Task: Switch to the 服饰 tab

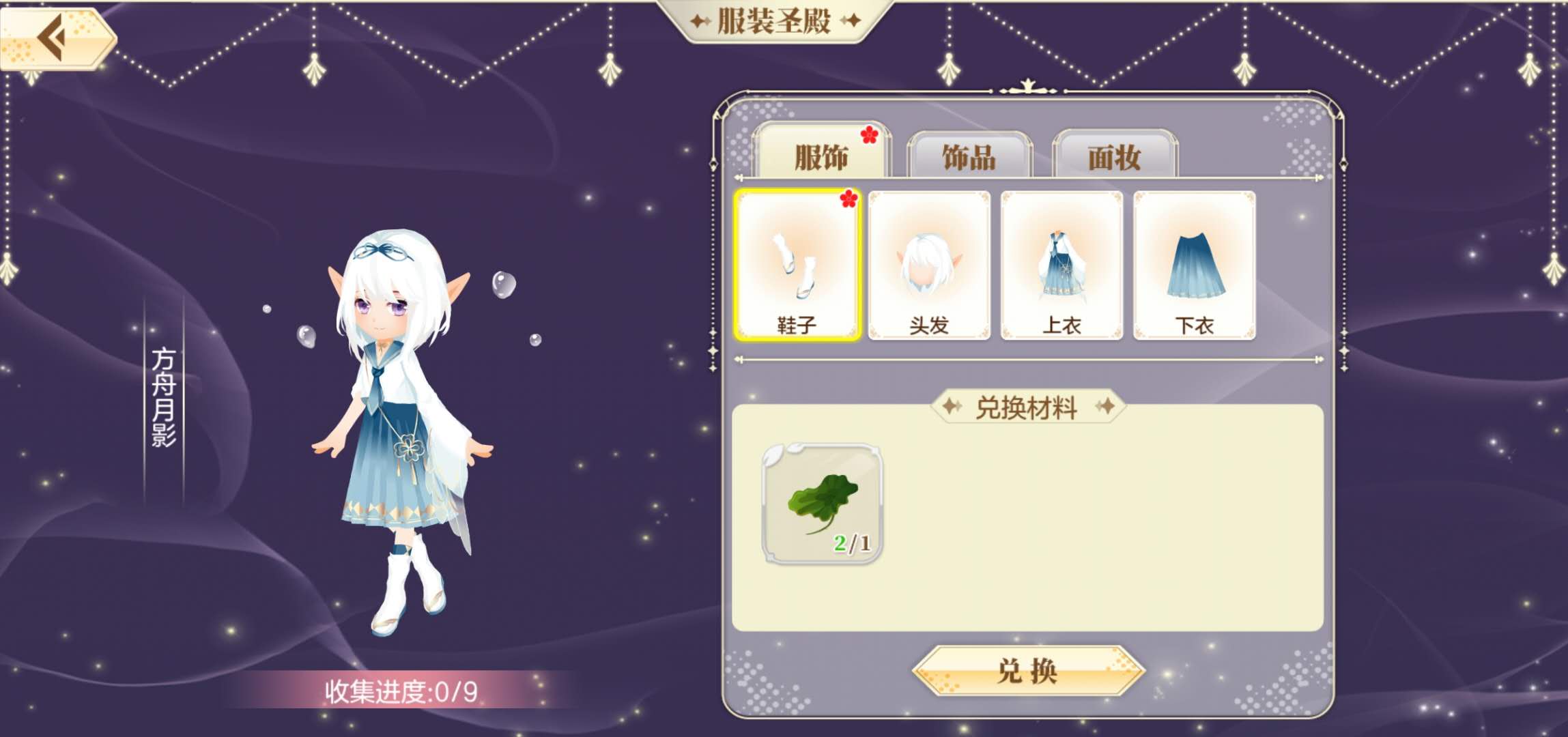Action: [x=821, y=156]
